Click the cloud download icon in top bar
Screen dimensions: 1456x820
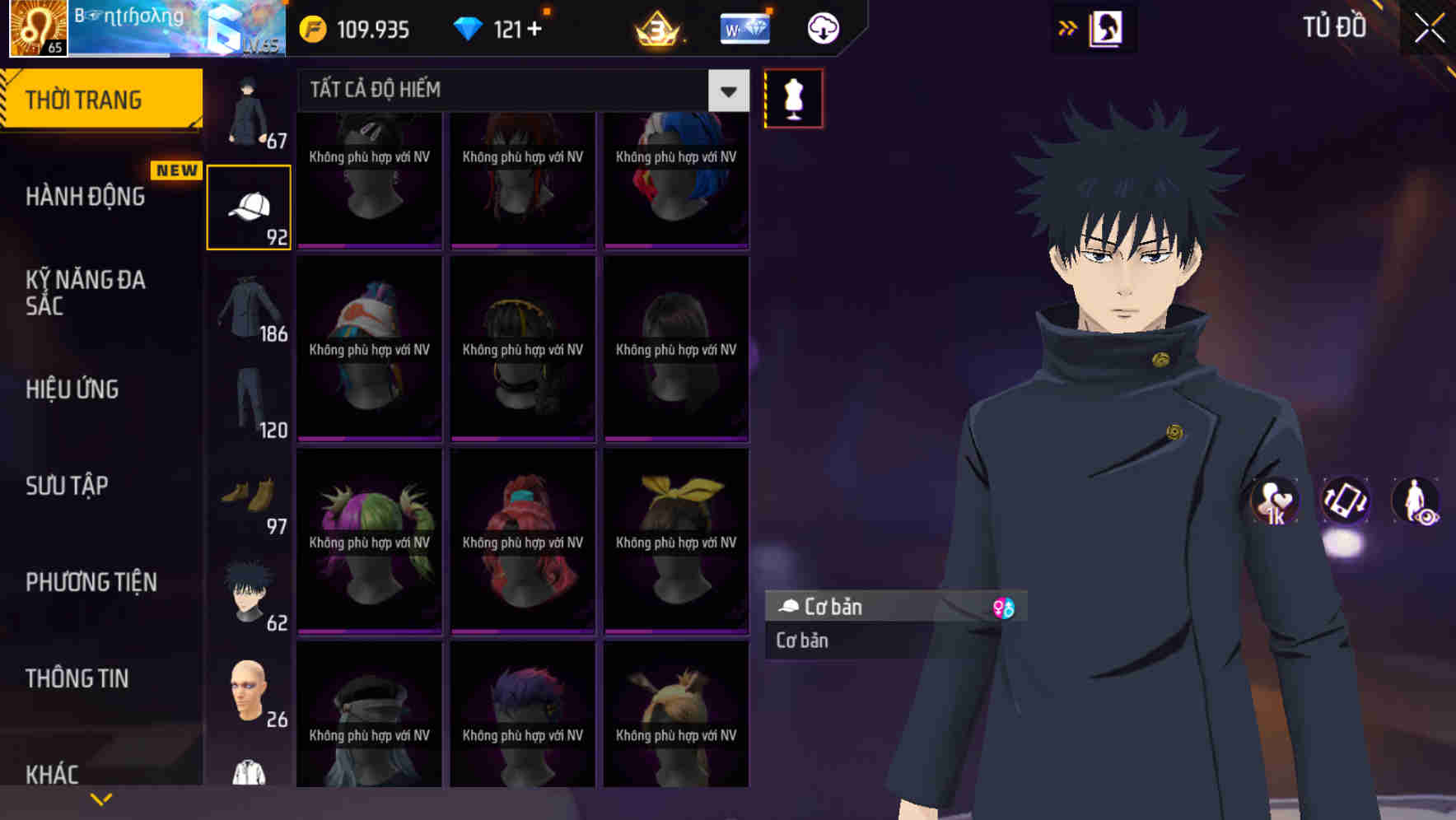(823, 27)
